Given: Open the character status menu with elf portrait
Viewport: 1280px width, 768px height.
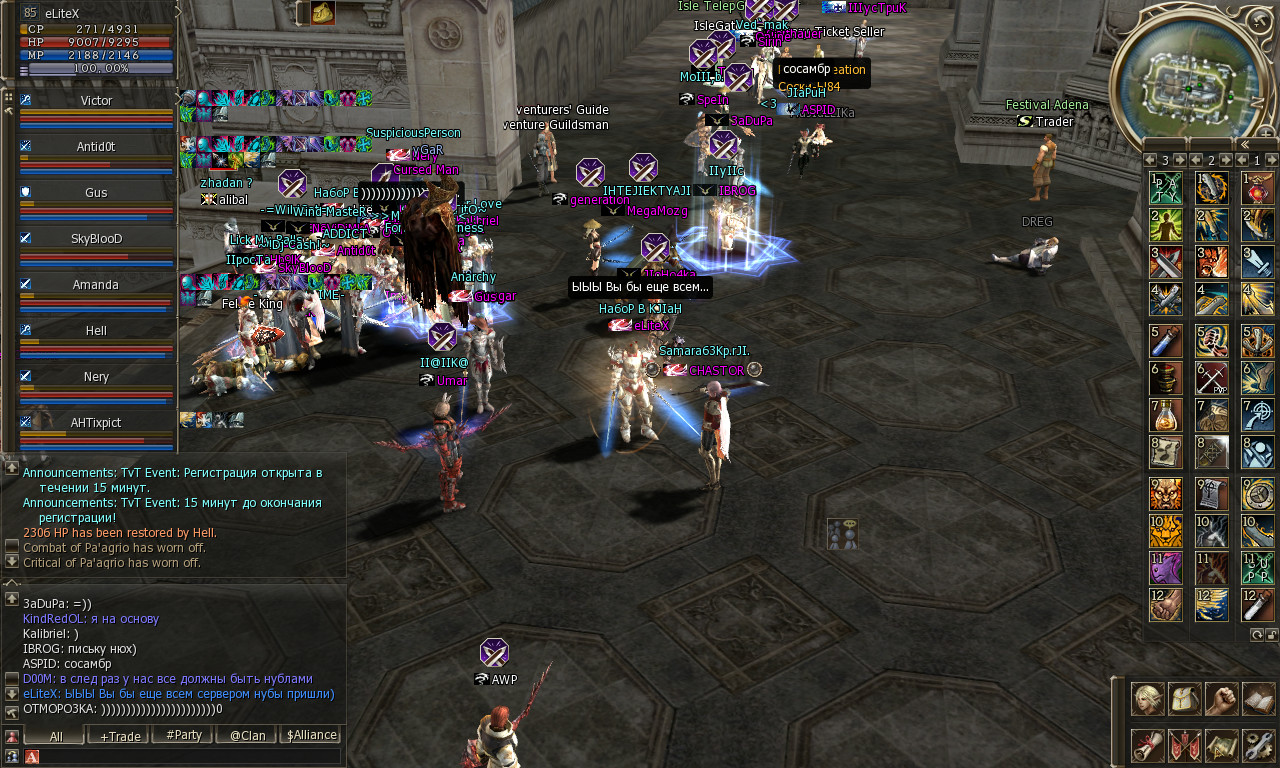Looking at the screenshot, I should 1148,699.
